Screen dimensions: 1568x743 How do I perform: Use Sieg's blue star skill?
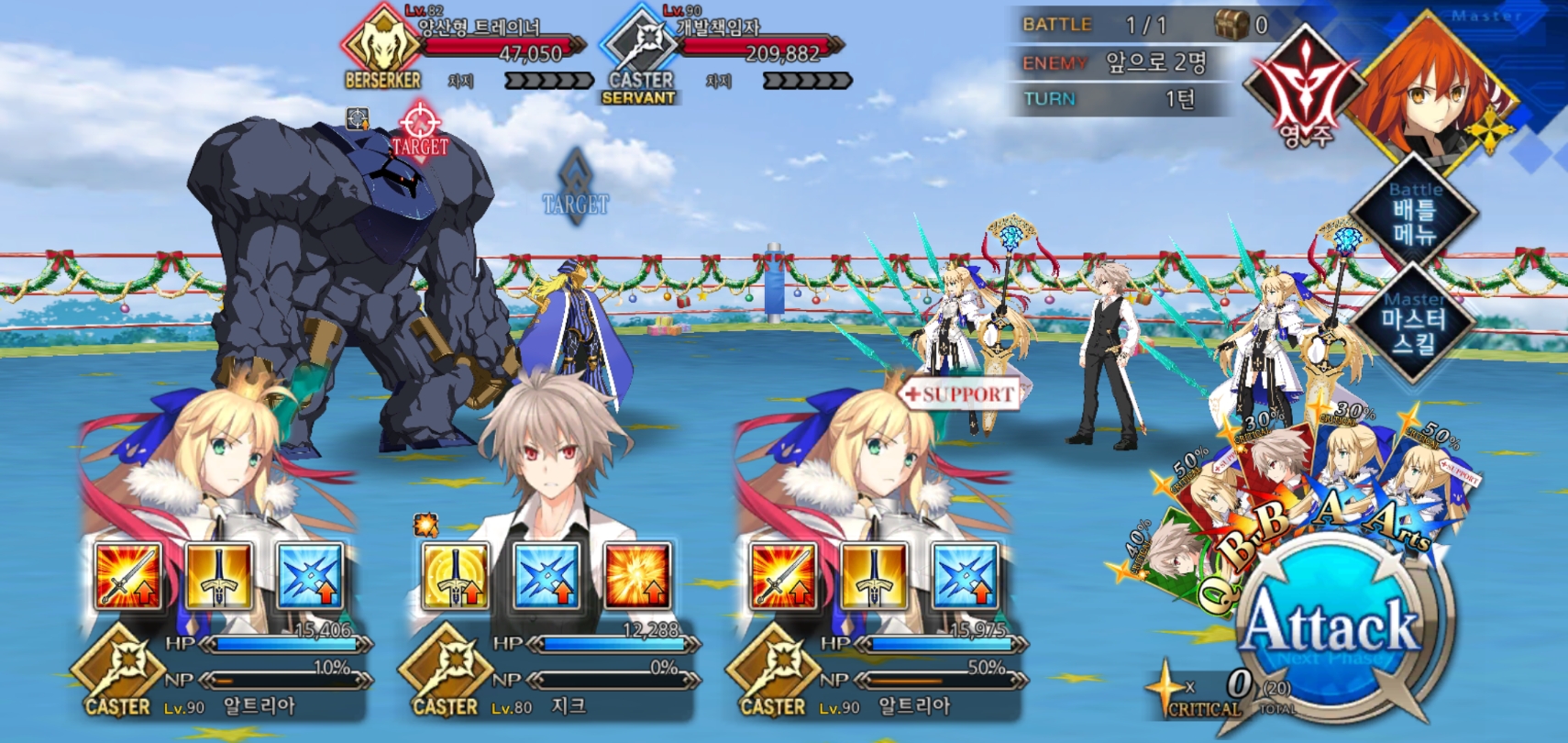[x=547, y=576]
